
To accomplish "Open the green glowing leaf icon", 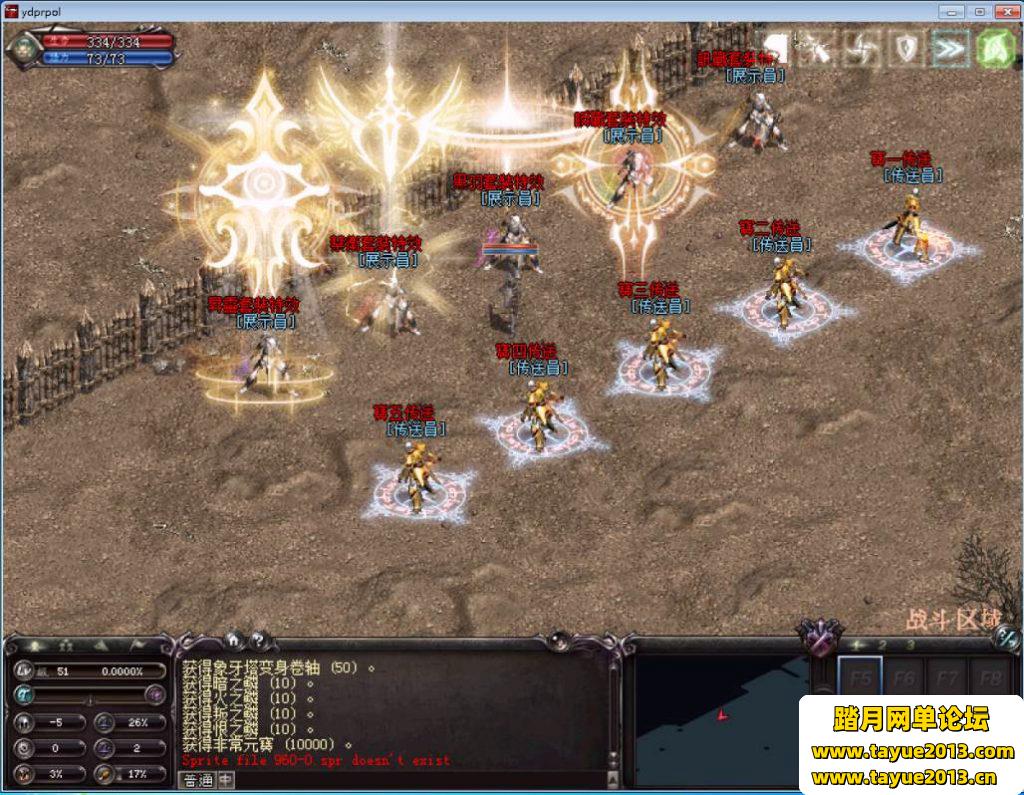I will tap(995, 47).
